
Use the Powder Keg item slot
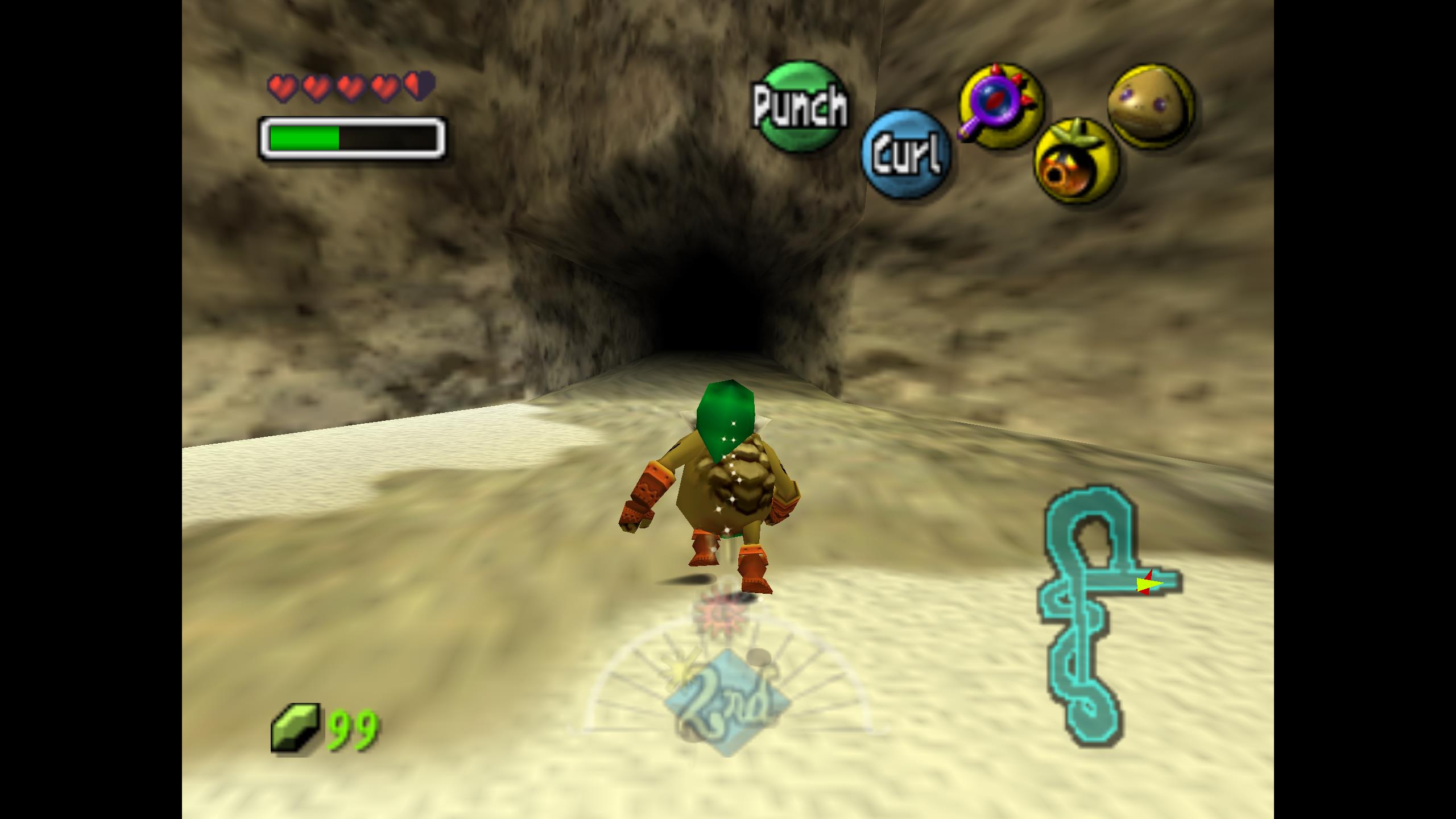[1076, 161]
